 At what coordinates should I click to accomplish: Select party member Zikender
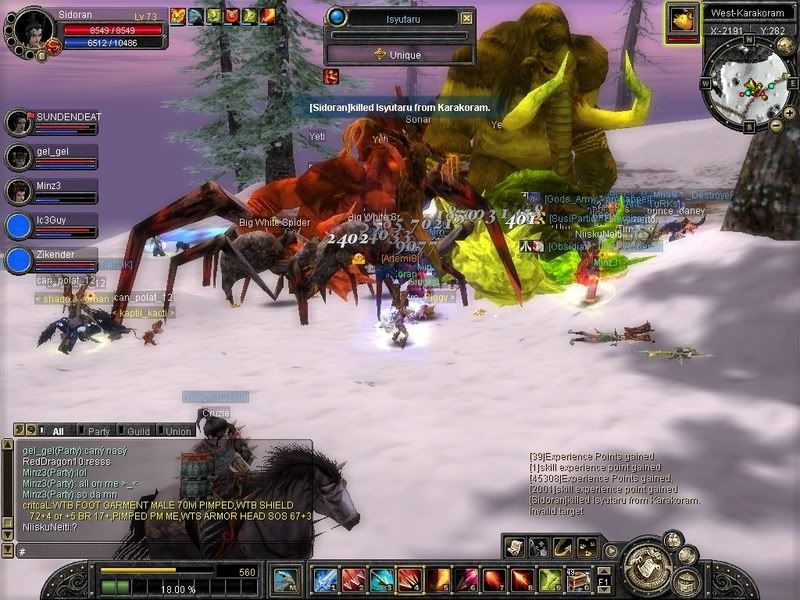pyautogui.click(x=19, y=260)
